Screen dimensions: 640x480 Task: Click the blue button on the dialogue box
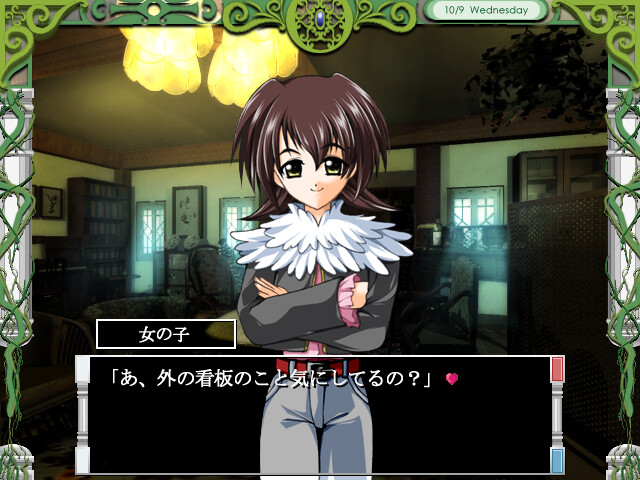(557, 460)
